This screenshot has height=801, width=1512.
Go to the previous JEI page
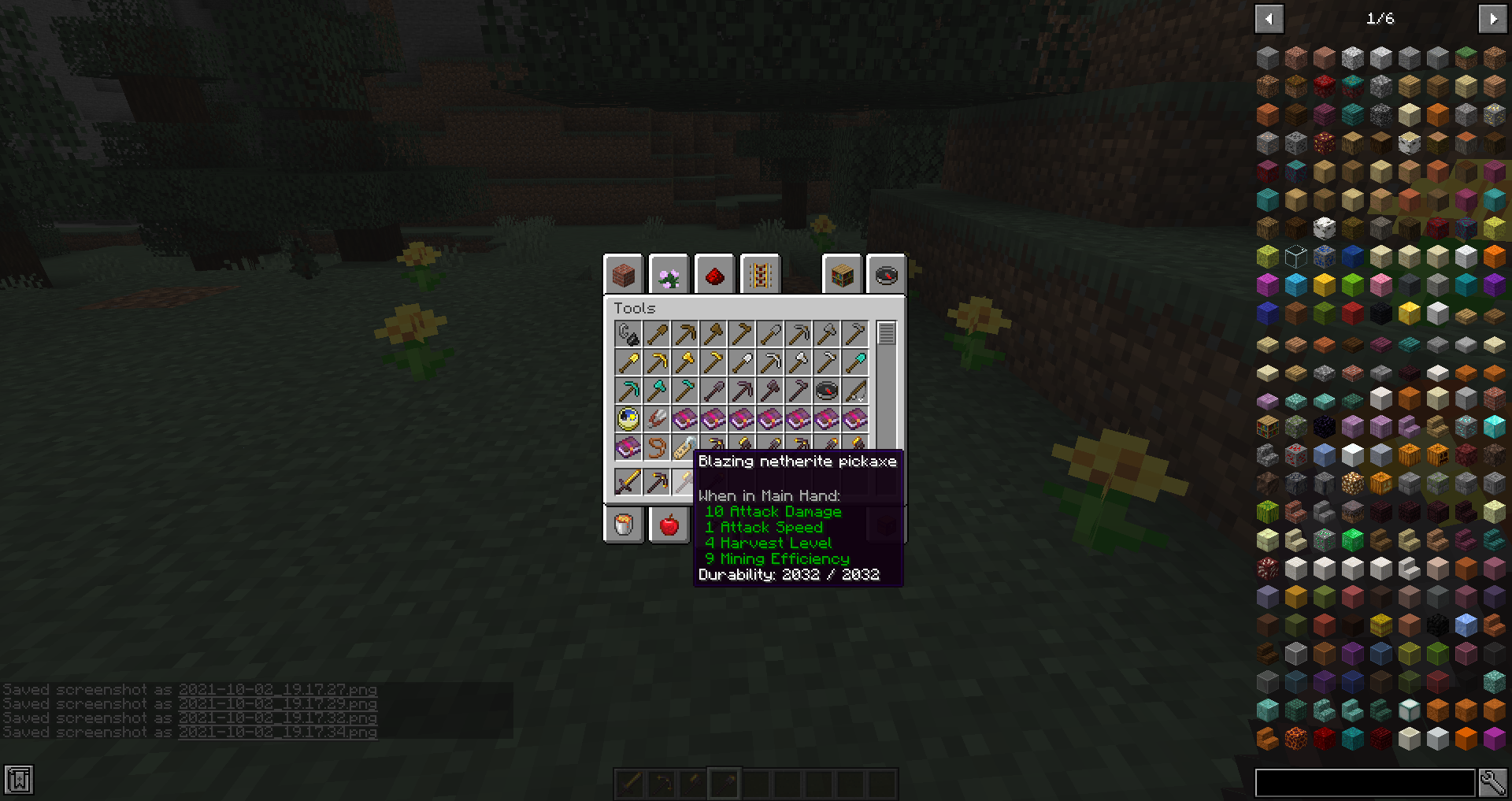pyautogui.click(x=1269, y=17)
